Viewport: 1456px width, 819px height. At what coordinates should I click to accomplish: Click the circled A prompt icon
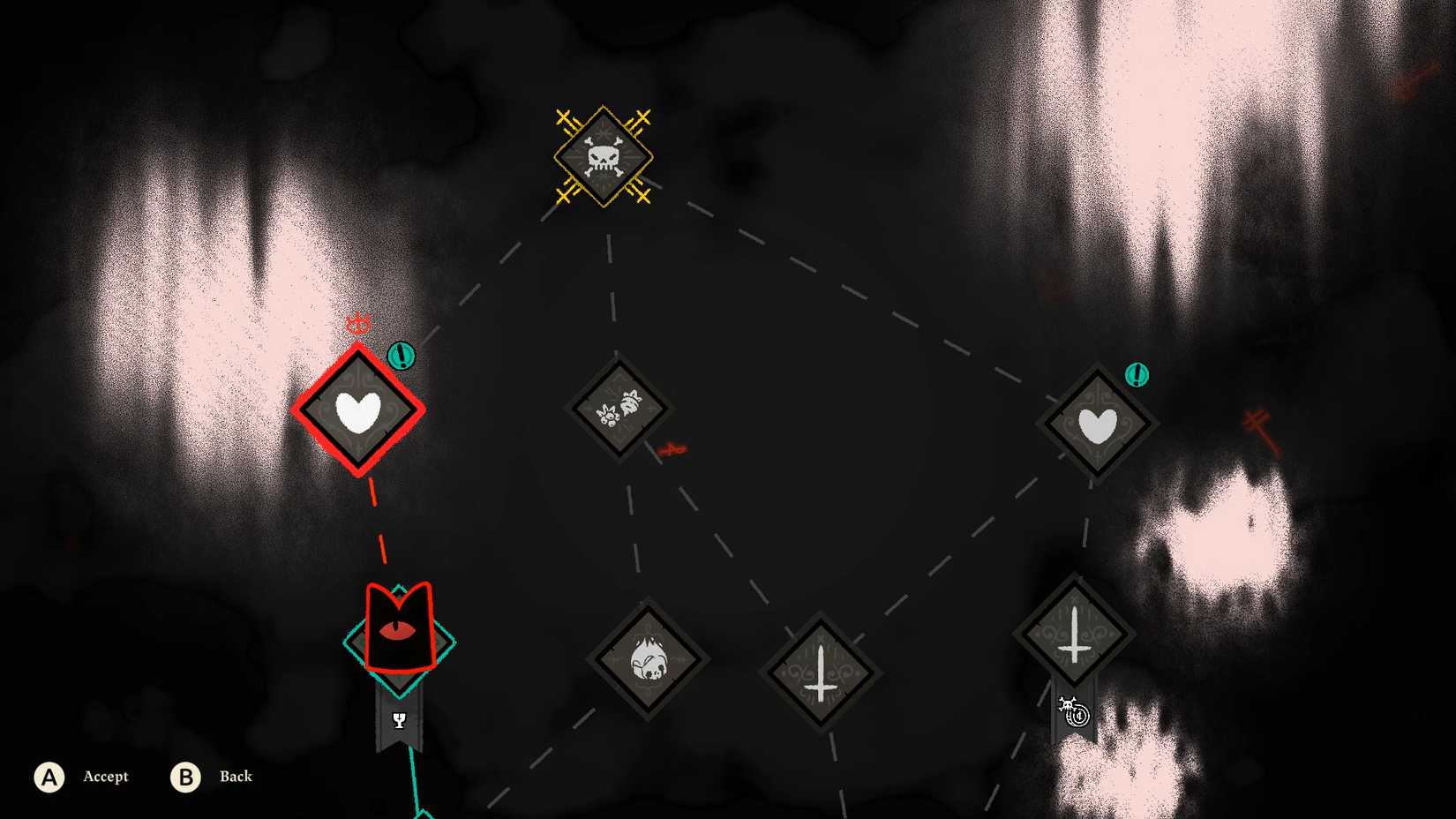(50, 778)
